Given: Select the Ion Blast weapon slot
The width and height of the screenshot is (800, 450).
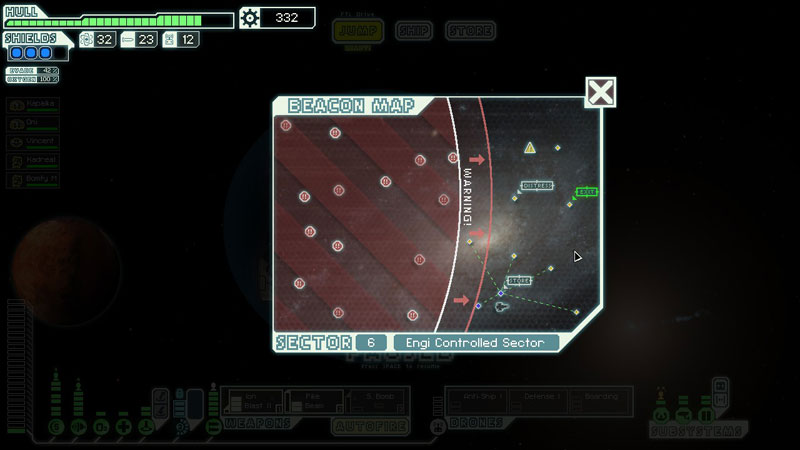Looking at the screenshot, I should [251, 401].
